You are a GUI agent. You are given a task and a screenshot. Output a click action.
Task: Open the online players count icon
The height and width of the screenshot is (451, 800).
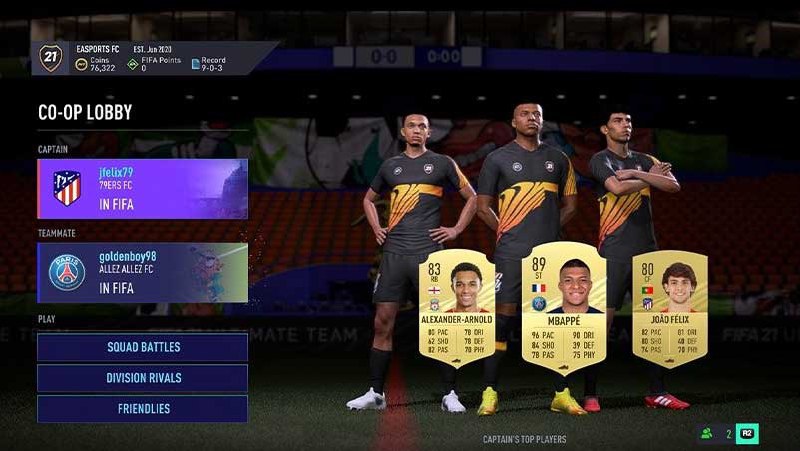708,433
